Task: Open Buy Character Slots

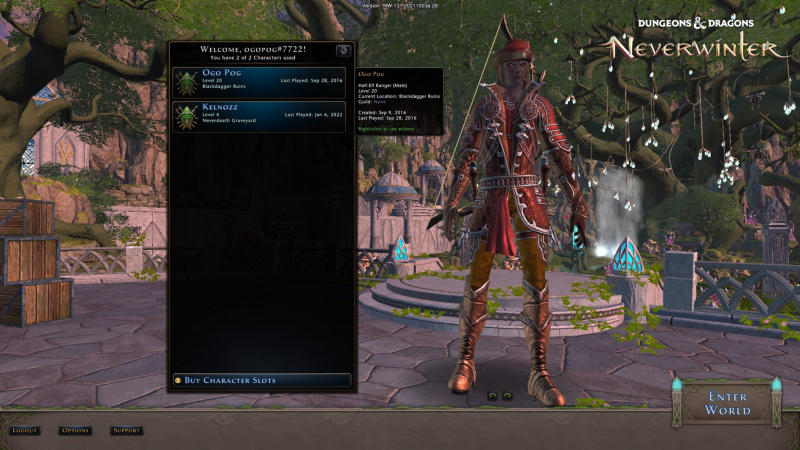Action: click(260, 380)
